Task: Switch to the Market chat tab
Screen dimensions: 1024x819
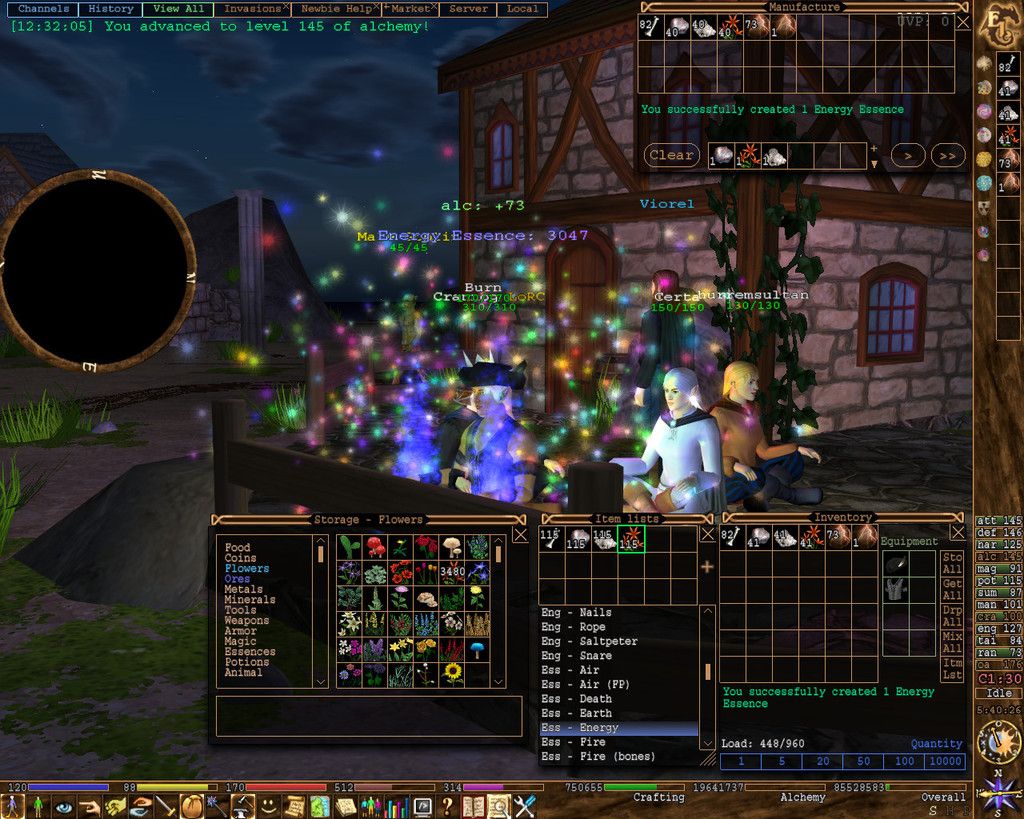Action: [410, 9]
